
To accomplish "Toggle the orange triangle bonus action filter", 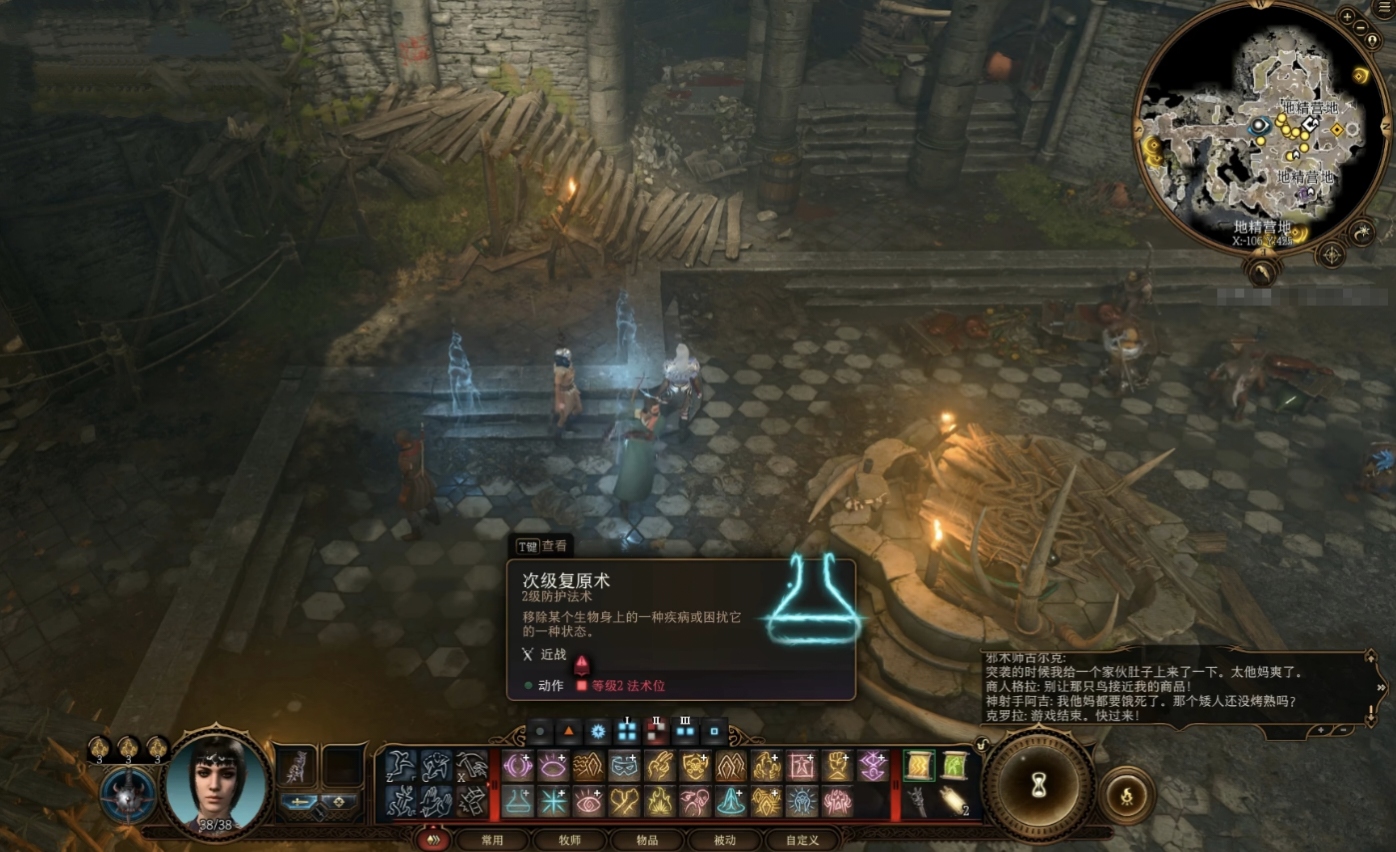I will point(568,731).
